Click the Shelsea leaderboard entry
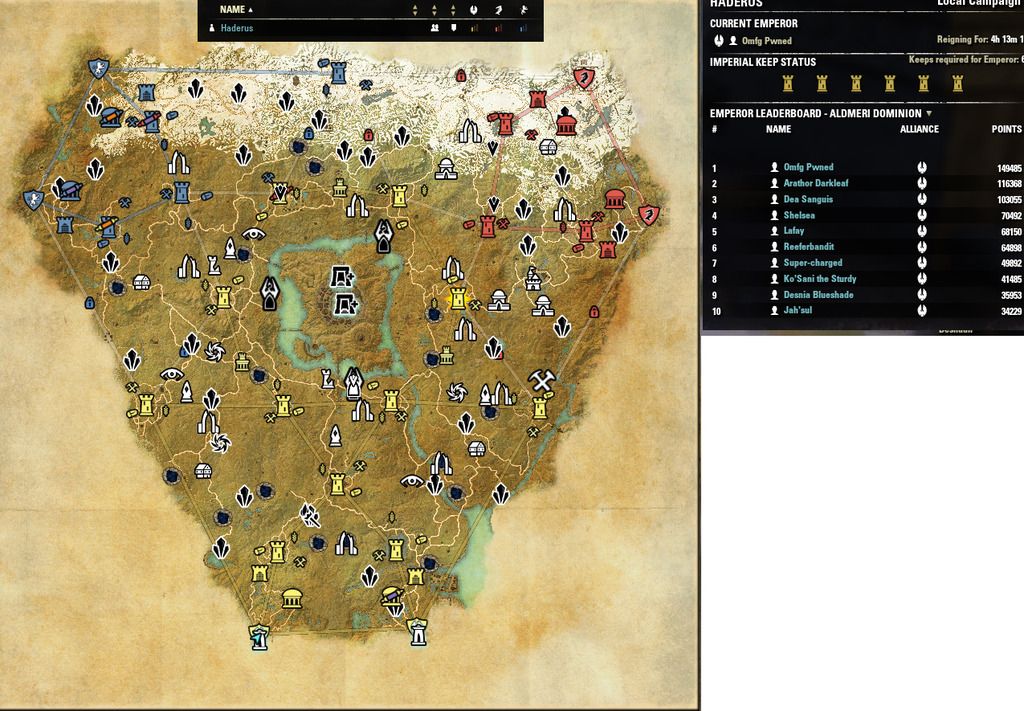 [x=798, y=216]
